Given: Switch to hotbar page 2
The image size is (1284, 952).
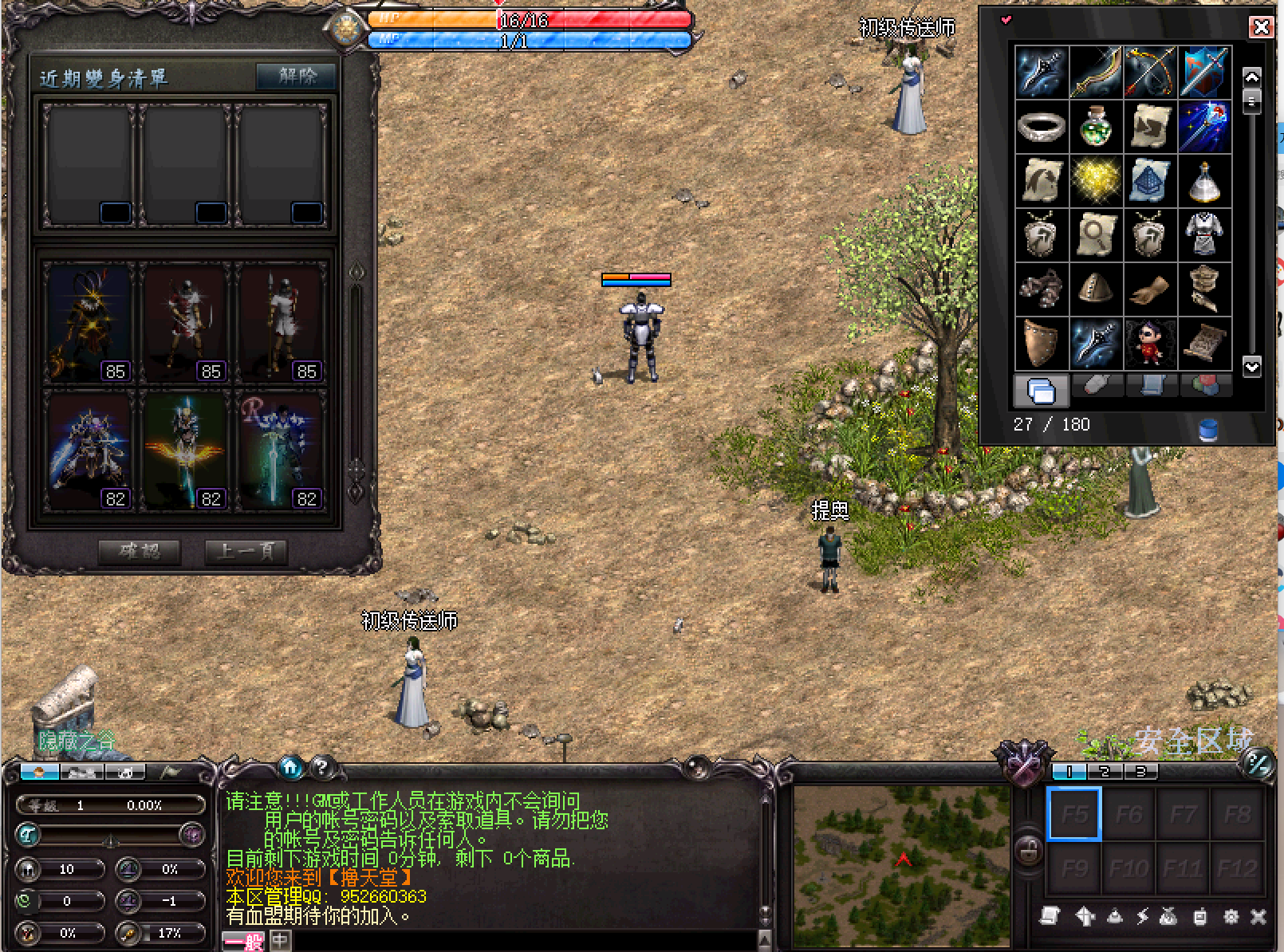Looking at the screenshot, I should click(1105, 772).
